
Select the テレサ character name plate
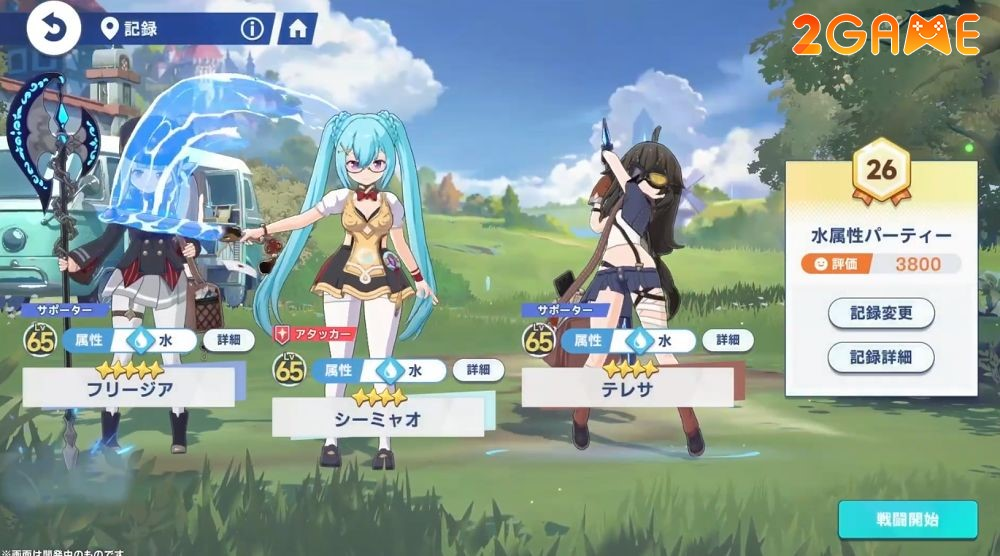[627, 387]
